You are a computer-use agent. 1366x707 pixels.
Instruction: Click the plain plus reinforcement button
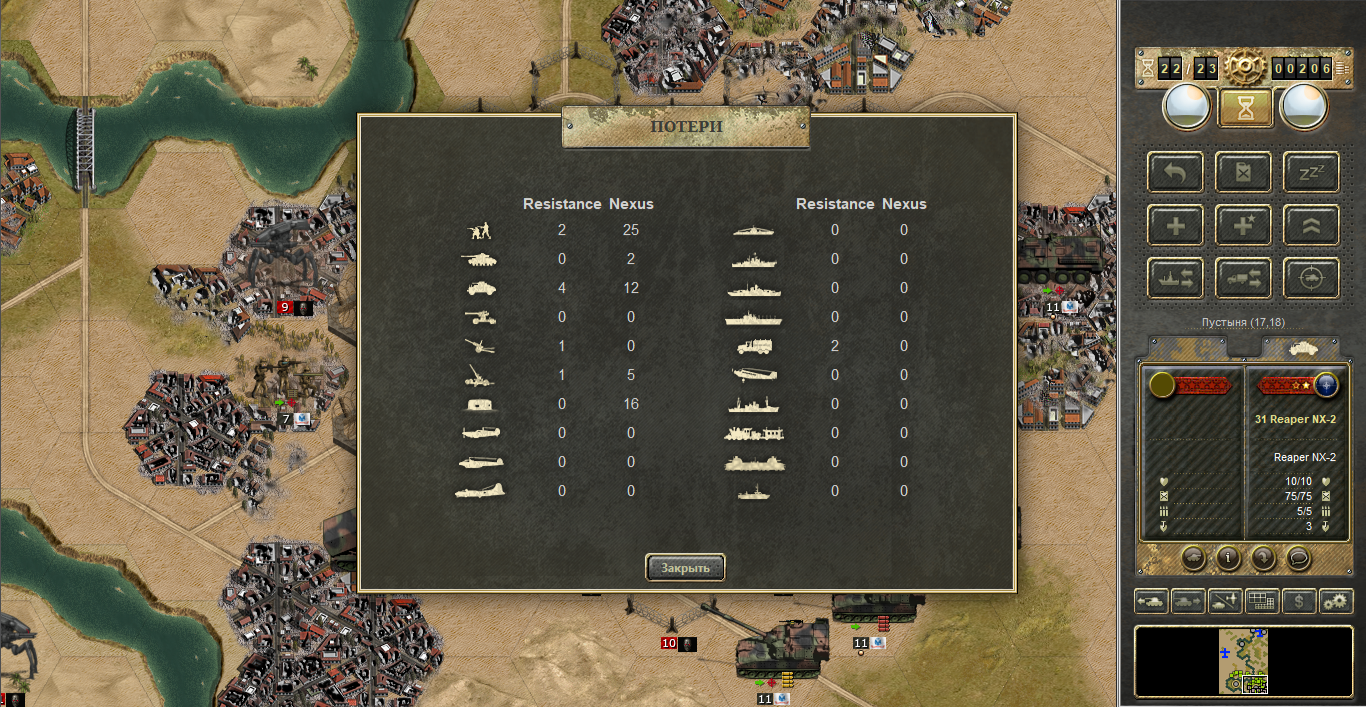tap(1176, 226)
